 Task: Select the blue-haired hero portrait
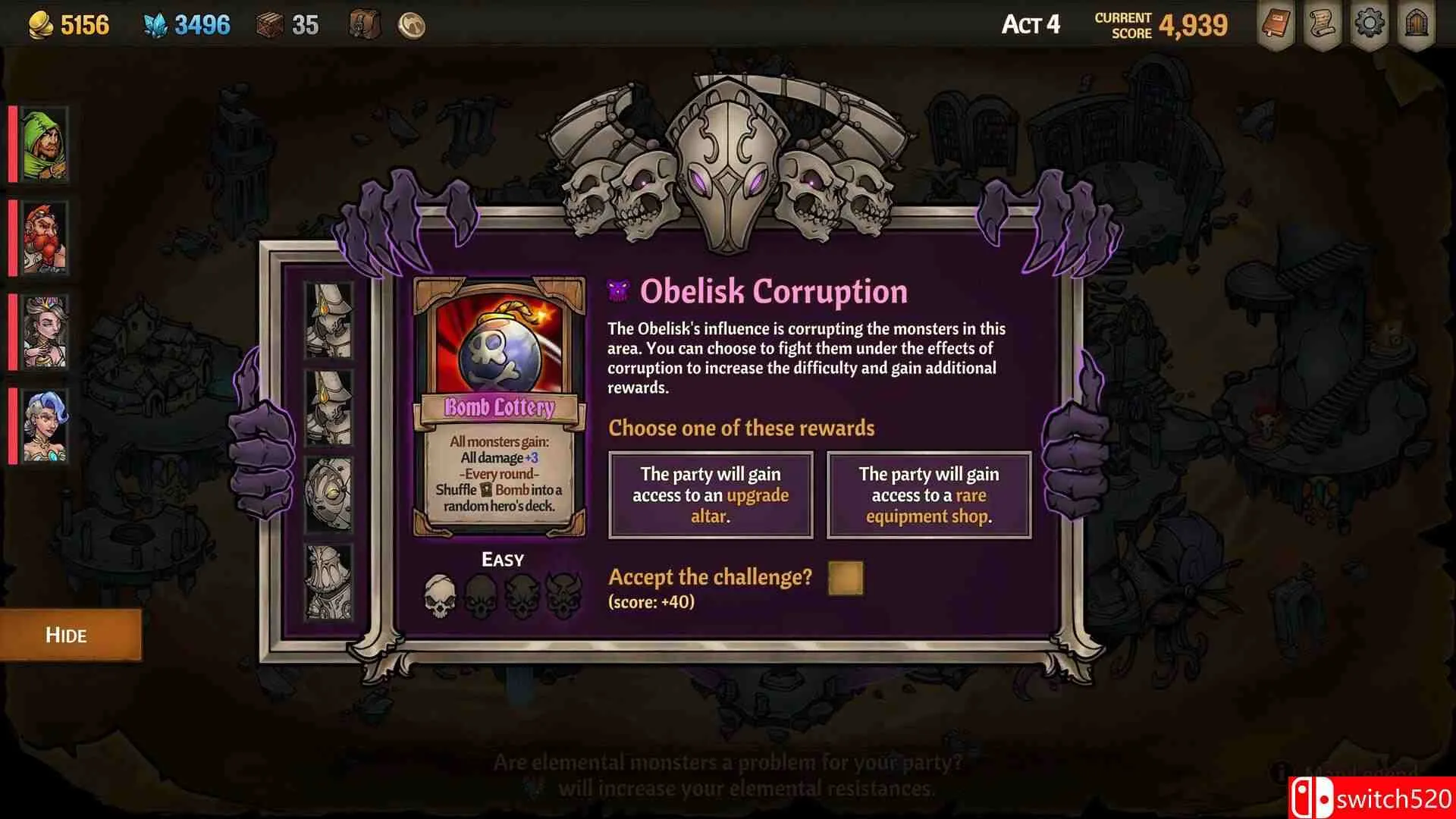(x=45, y=426)
